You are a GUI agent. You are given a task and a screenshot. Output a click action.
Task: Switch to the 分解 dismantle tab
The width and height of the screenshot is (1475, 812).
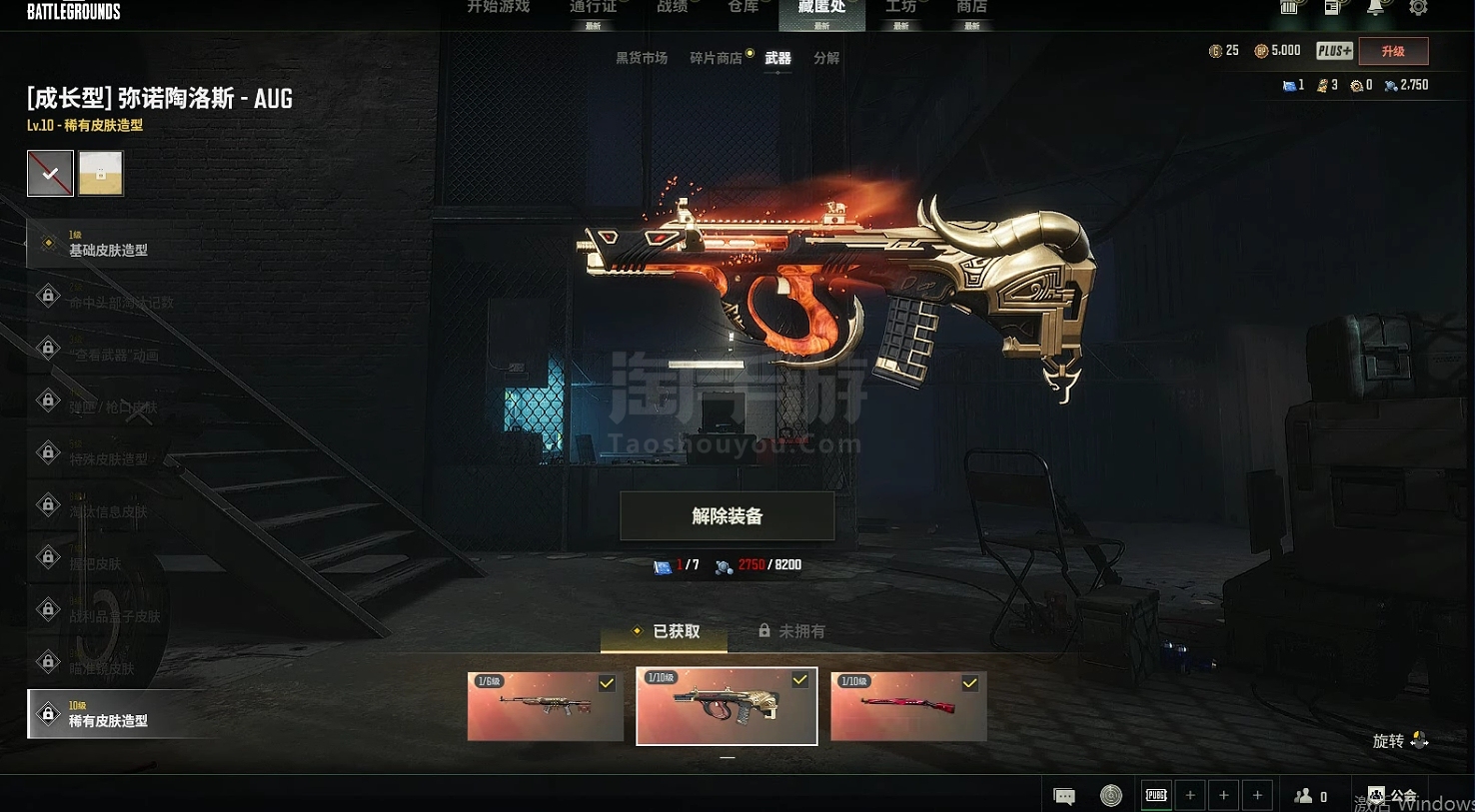pos(826,58)
